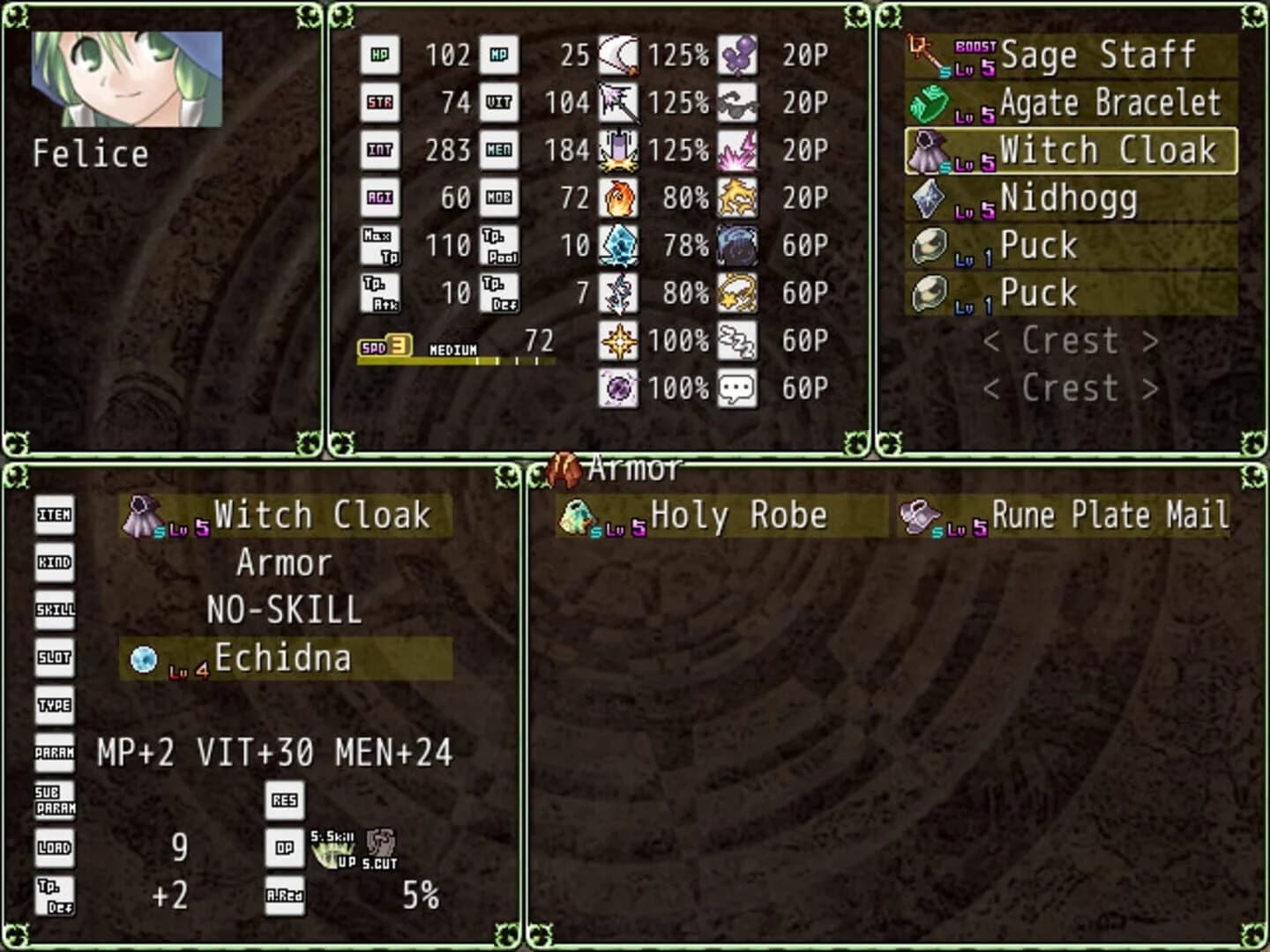Image resolution: width=1270 pixels, height=952 pixels.
Task: Expand the first empty Crest slot
Action: pyautogui.click(x=1070, y=341)
